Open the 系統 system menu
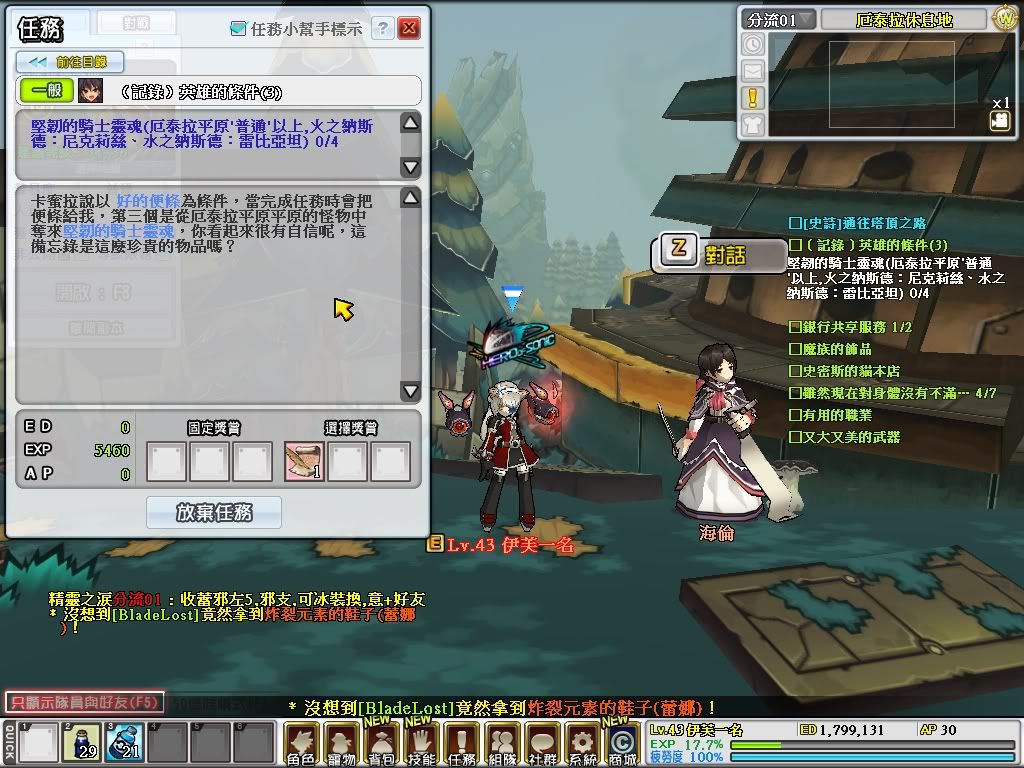 point(582,745)
